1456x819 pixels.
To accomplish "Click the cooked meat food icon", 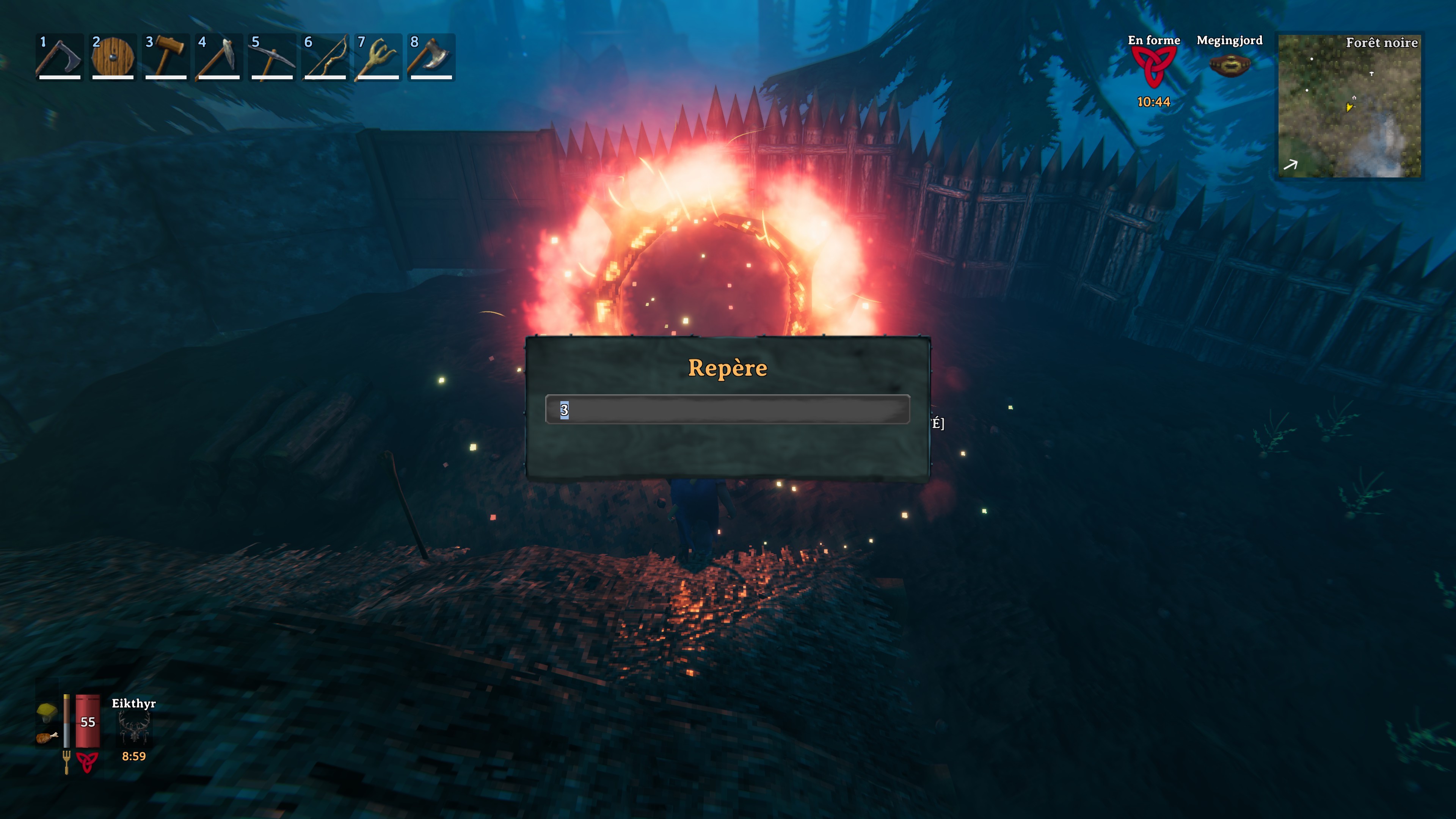I will click(47, 737).
